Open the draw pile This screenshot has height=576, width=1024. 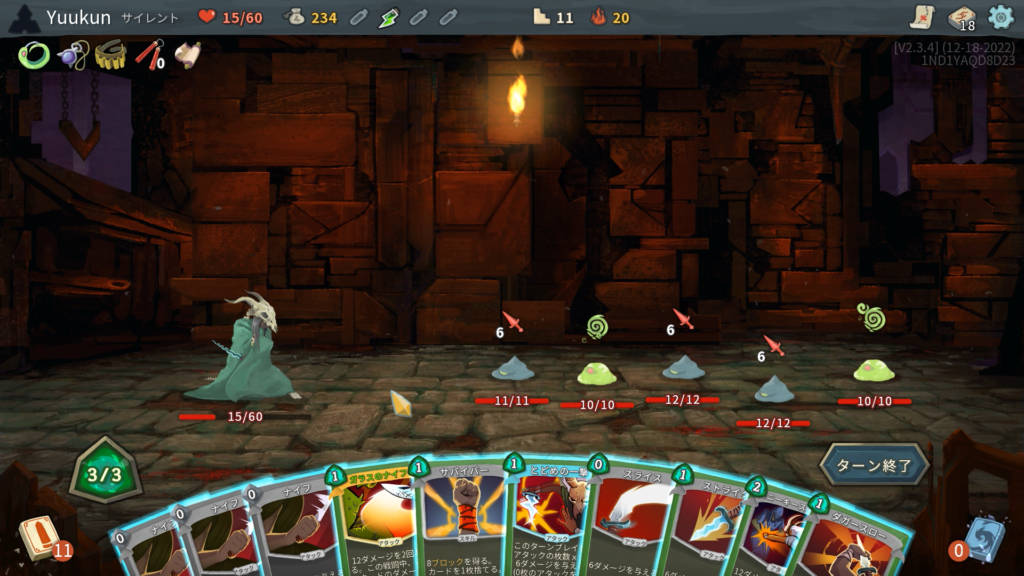(40, 537)
